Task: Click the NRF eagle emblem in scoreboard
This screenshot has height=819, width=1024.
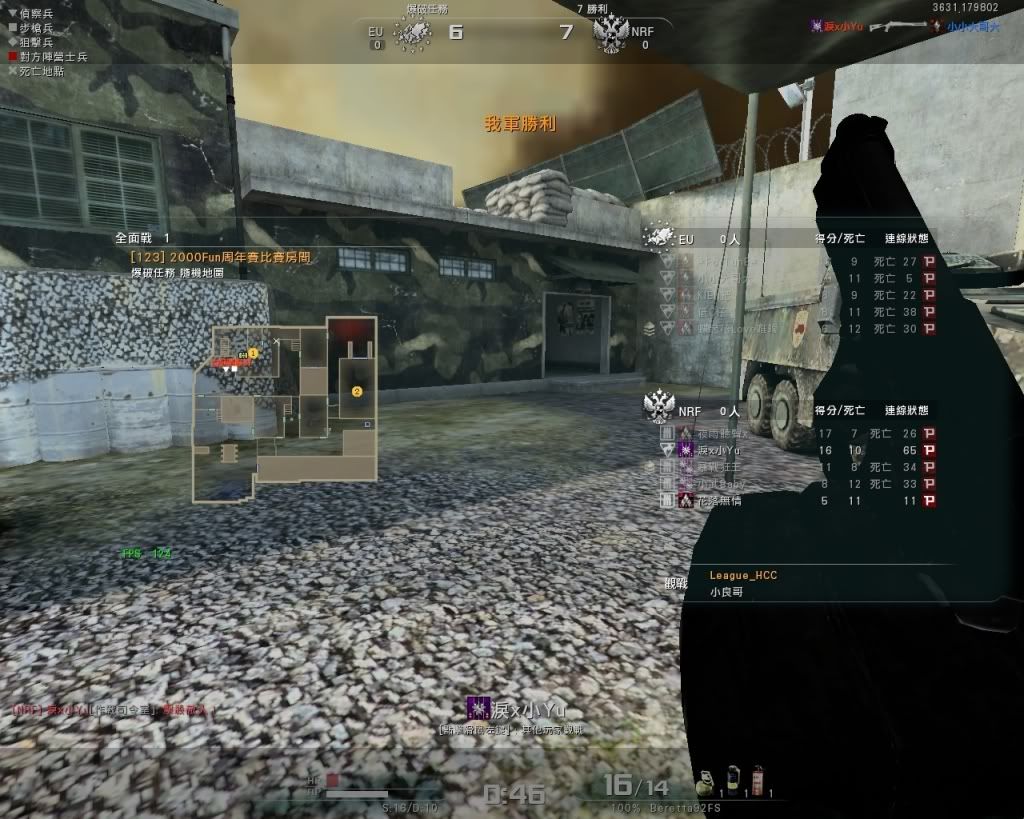Action: click(659, 408)
